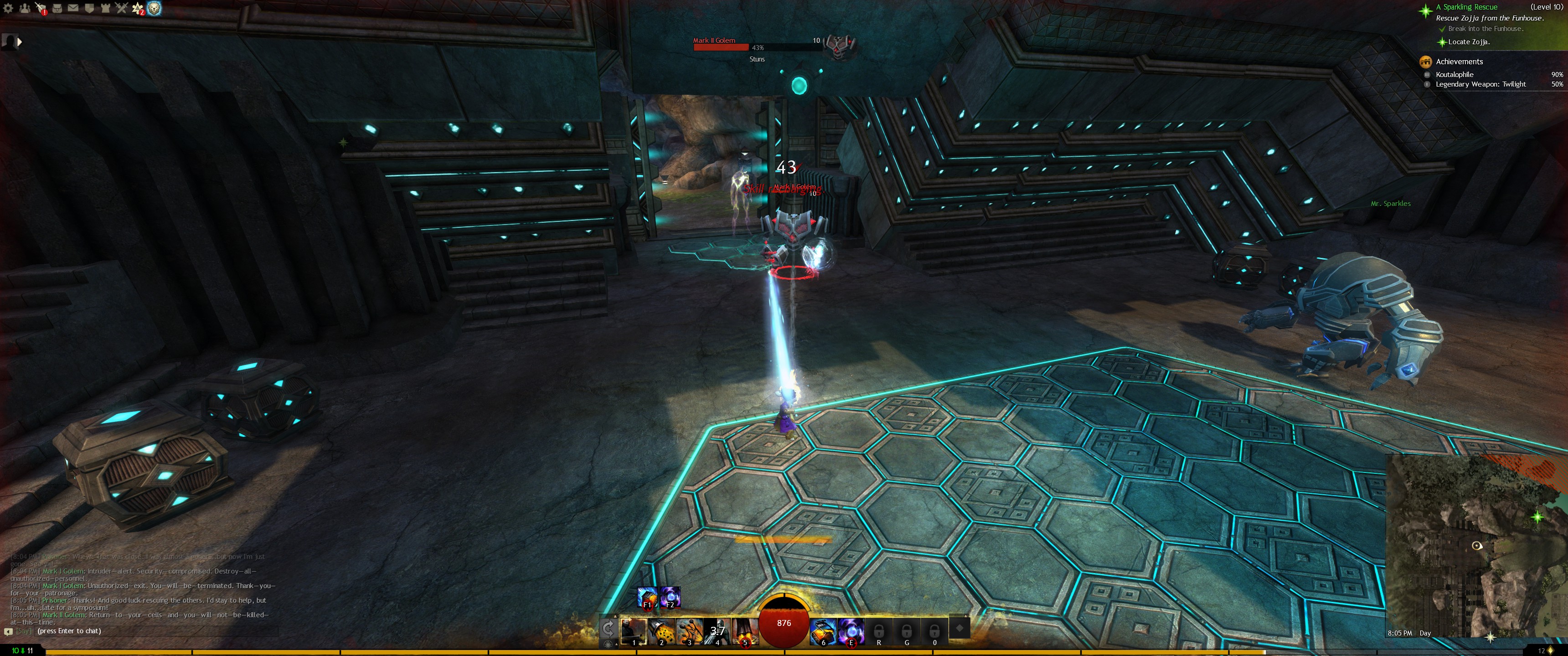Open the Koutalophile achievement entry
The height and width of the screenshot is (656, 1568).
(1454, 74)
